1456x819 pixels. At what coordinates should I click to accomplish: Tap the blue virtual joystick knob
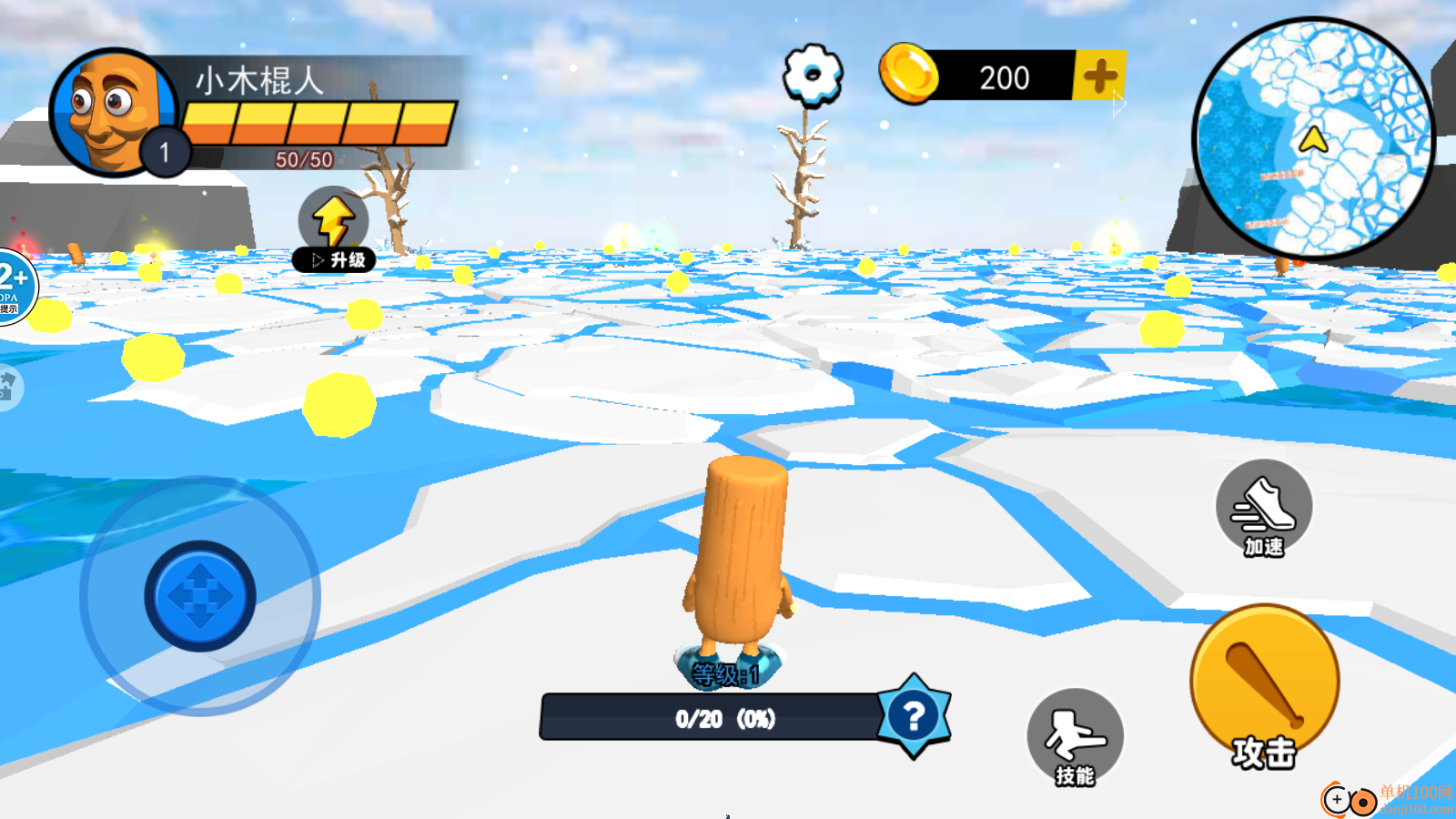coord(200,596)
